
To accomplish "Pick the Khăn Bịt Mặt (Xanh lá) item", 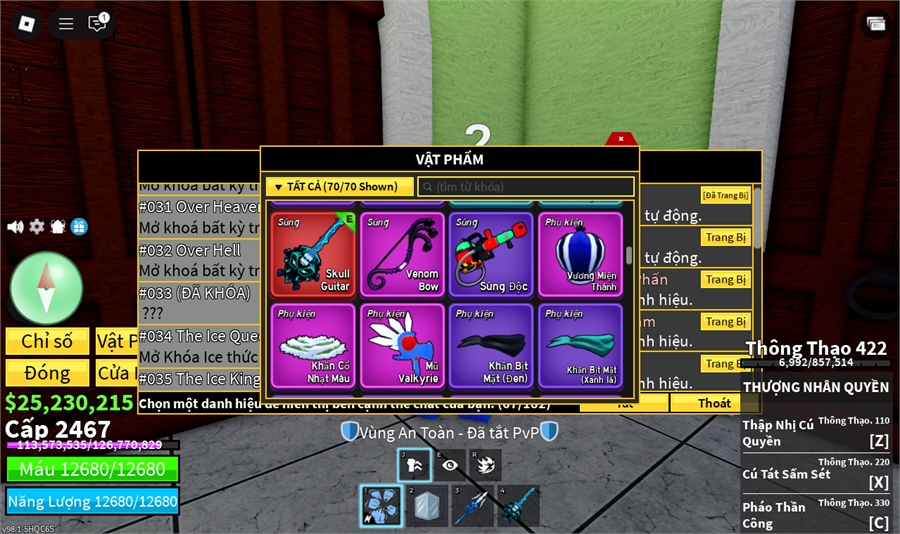I will (x=580, y=345).
